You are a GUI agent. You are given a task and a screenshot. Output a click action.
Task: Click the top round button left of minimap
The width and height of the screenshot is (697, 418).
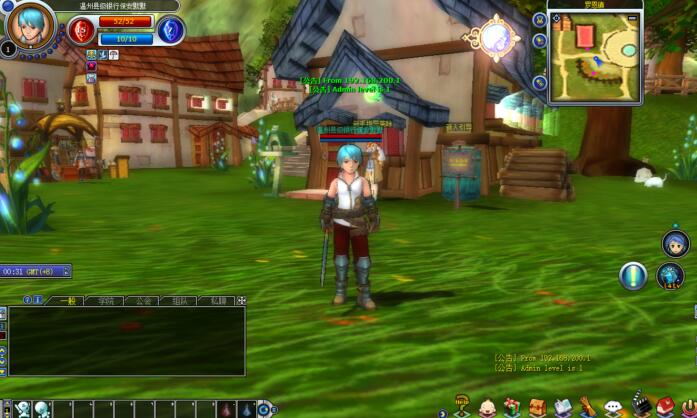click(x=540, y=18)
